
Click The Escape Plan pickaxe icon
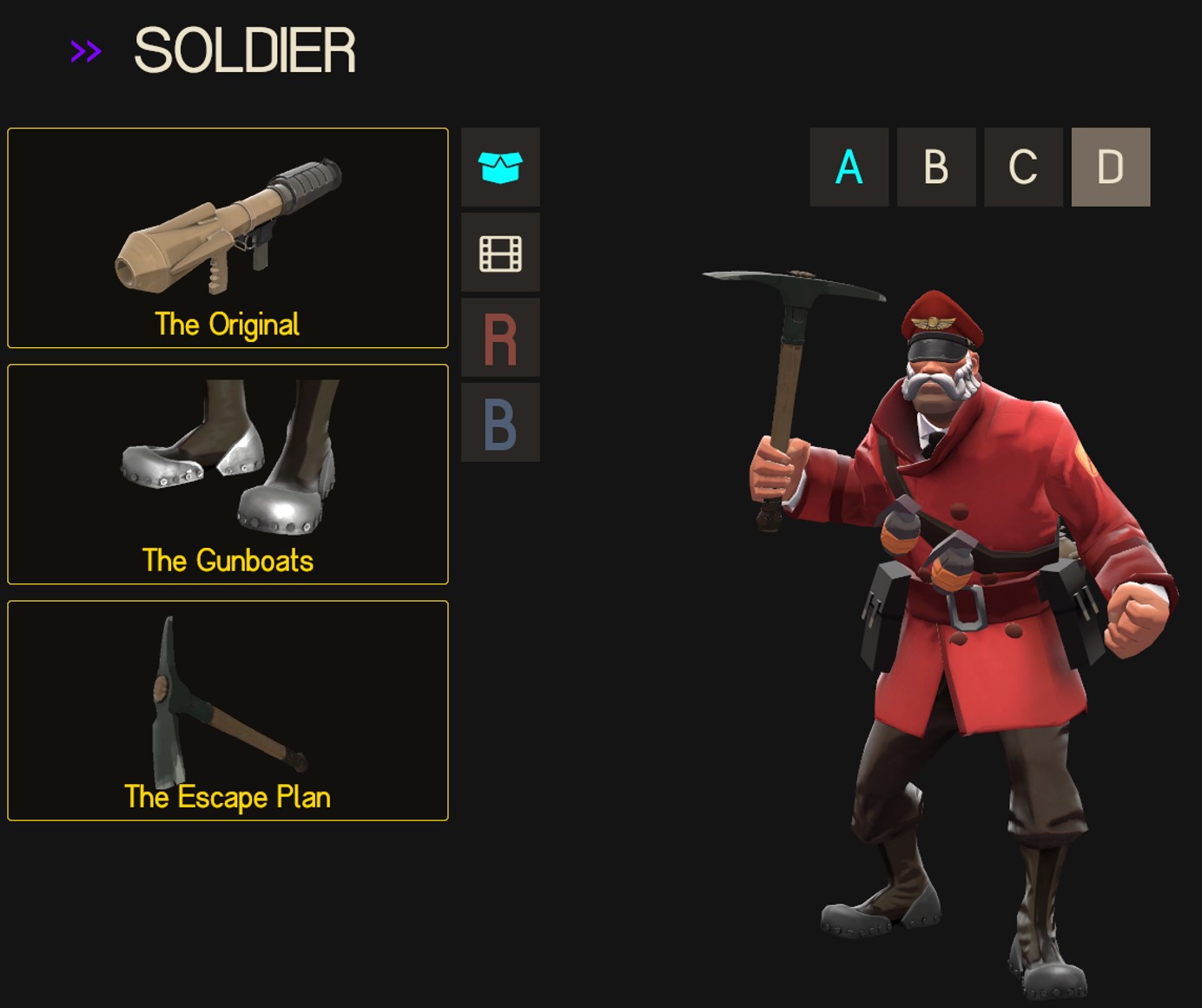click(228, 703)
